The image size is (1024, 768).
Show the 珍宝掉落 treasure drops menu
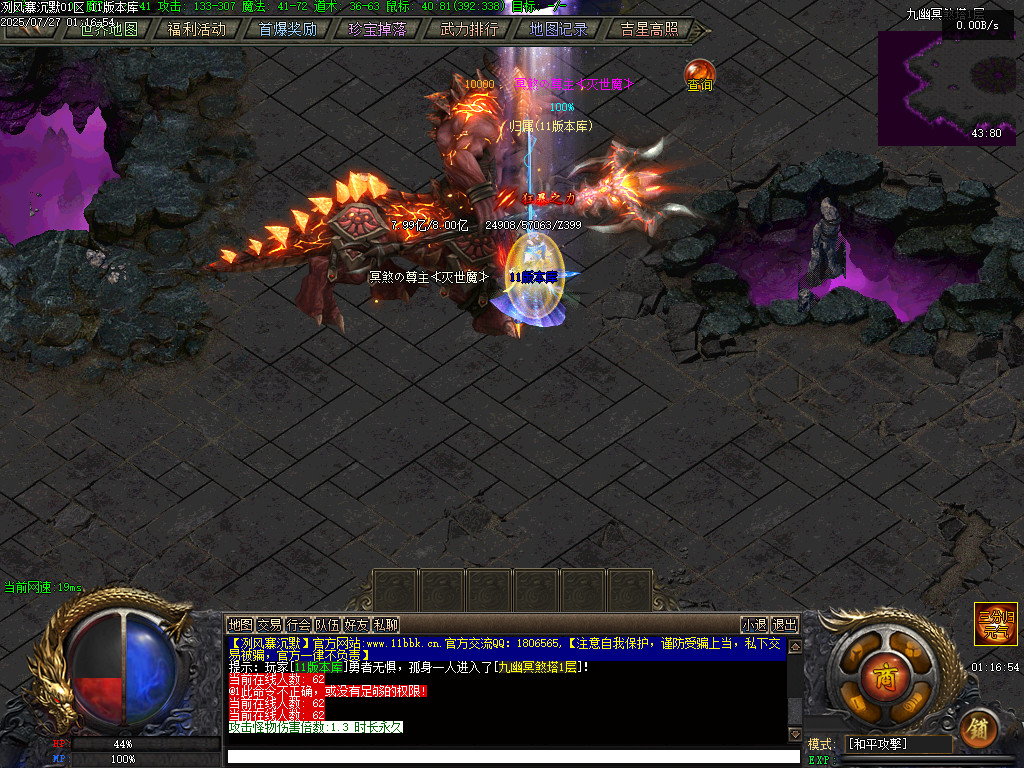(377, 29)
